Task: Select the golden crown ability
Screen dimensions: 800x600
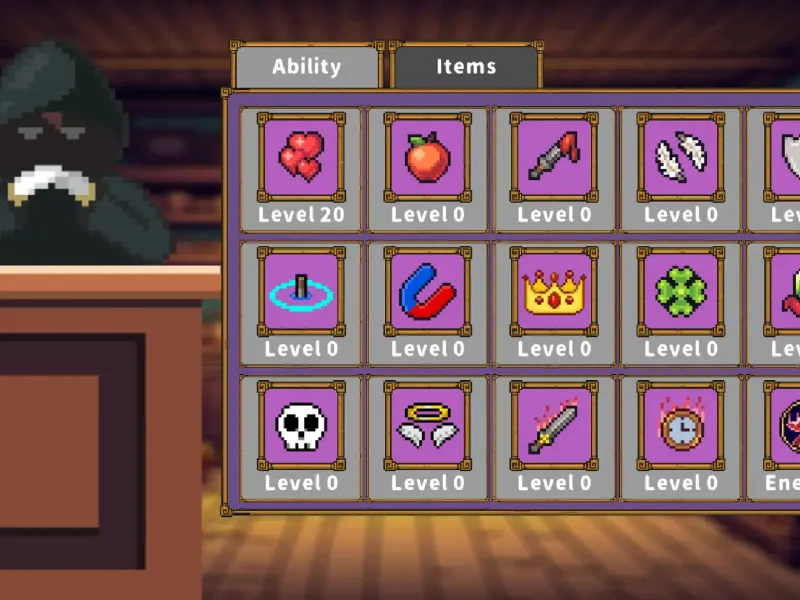Action: point(554,292)
